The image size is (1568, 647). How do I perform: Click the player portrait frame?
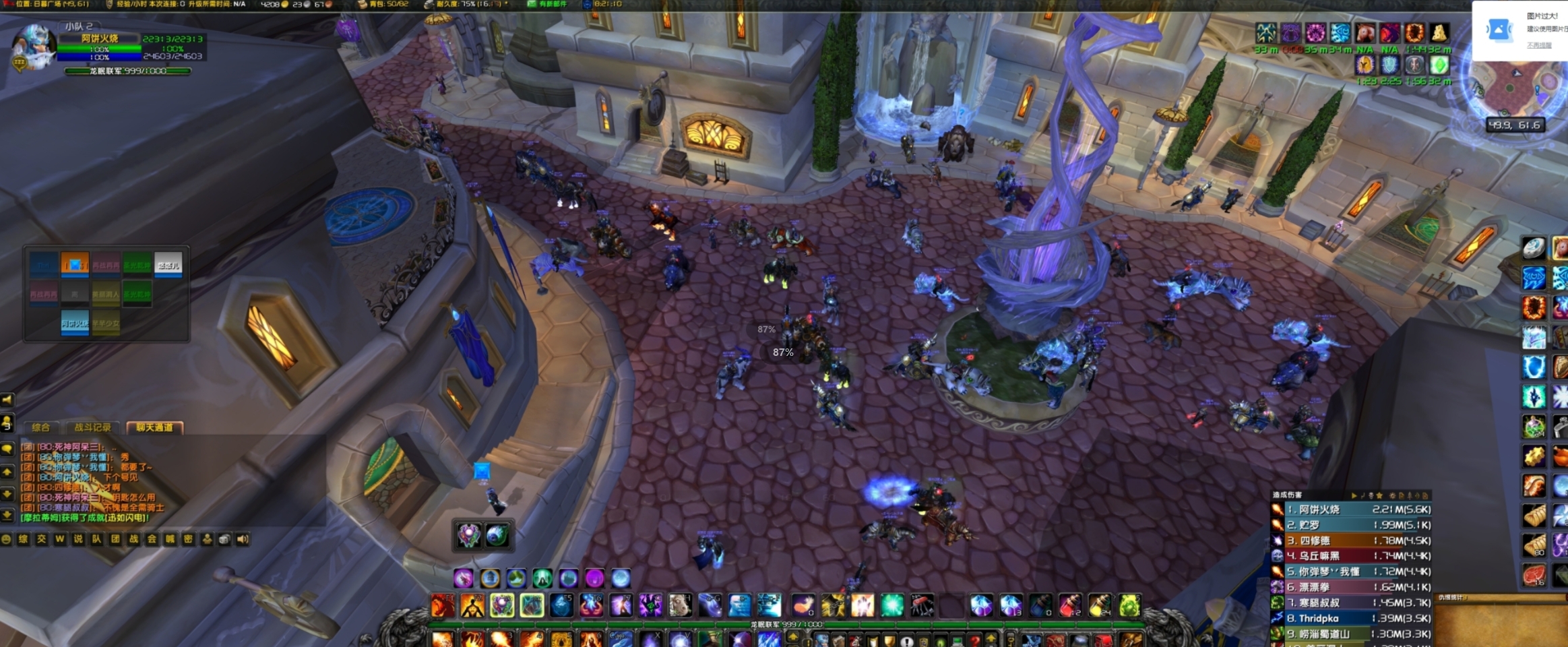32,46
